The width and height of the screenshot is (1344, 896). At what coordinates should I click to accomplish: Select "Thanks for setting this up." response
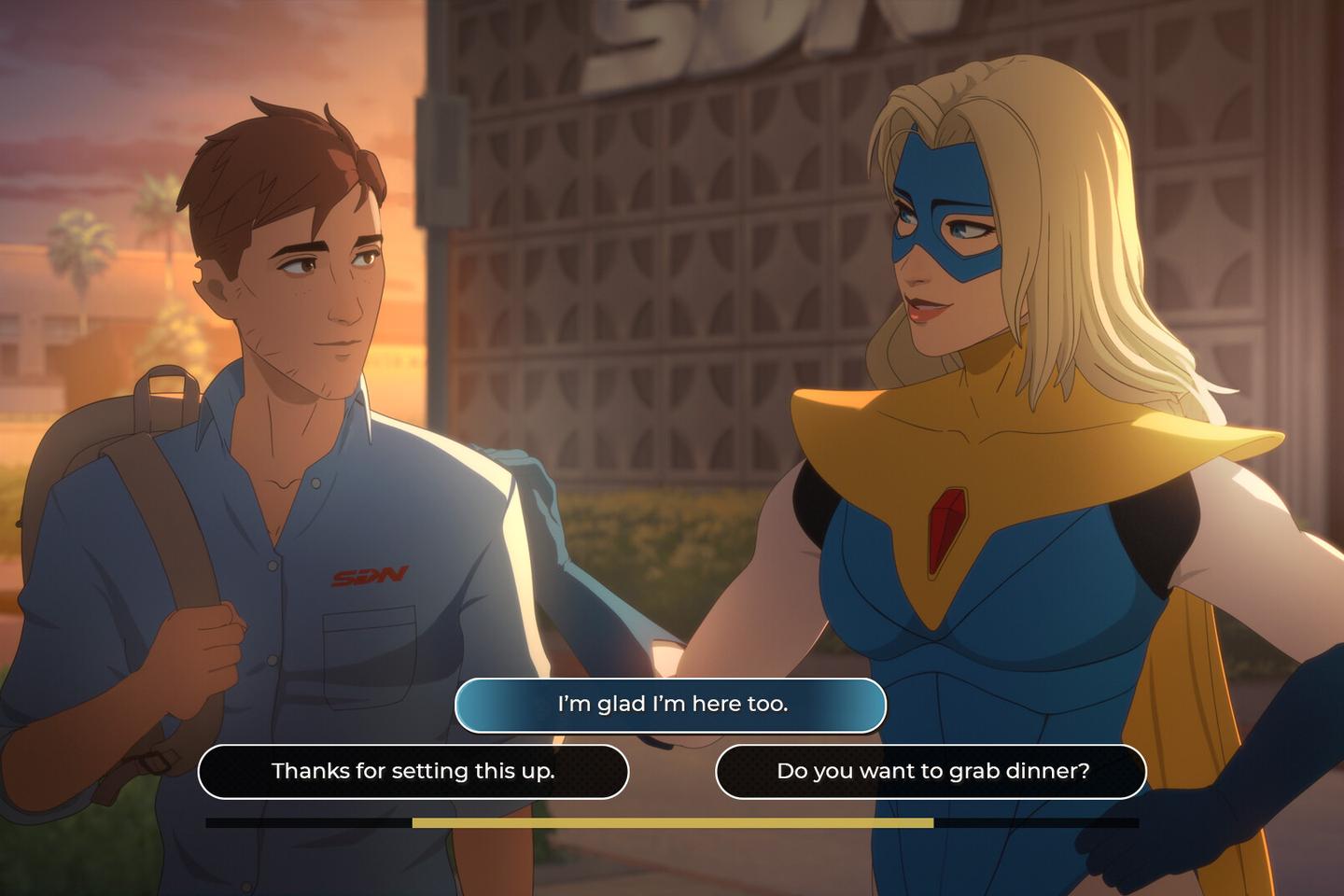[413, 772]
